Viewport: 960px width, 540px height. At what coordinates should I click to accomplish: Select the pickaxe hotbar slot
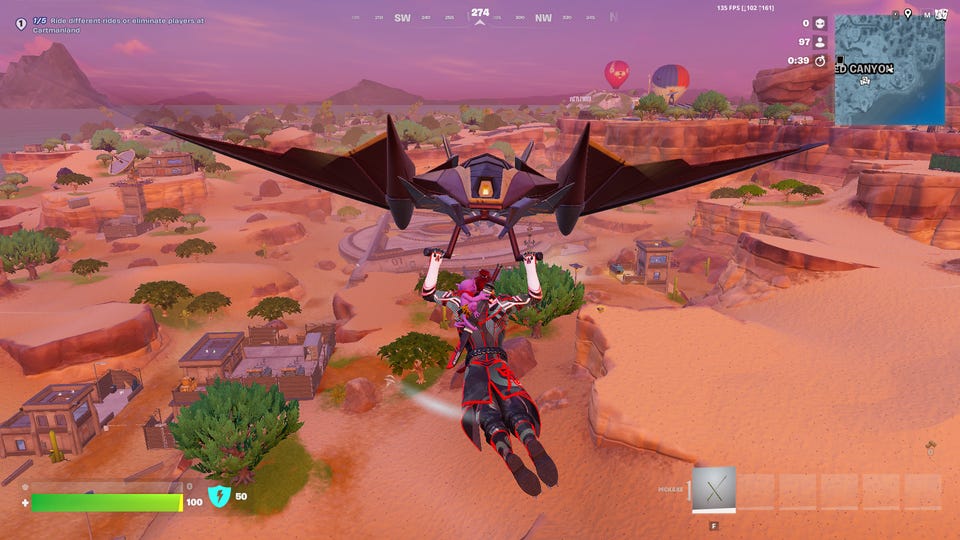coord(714,489)
